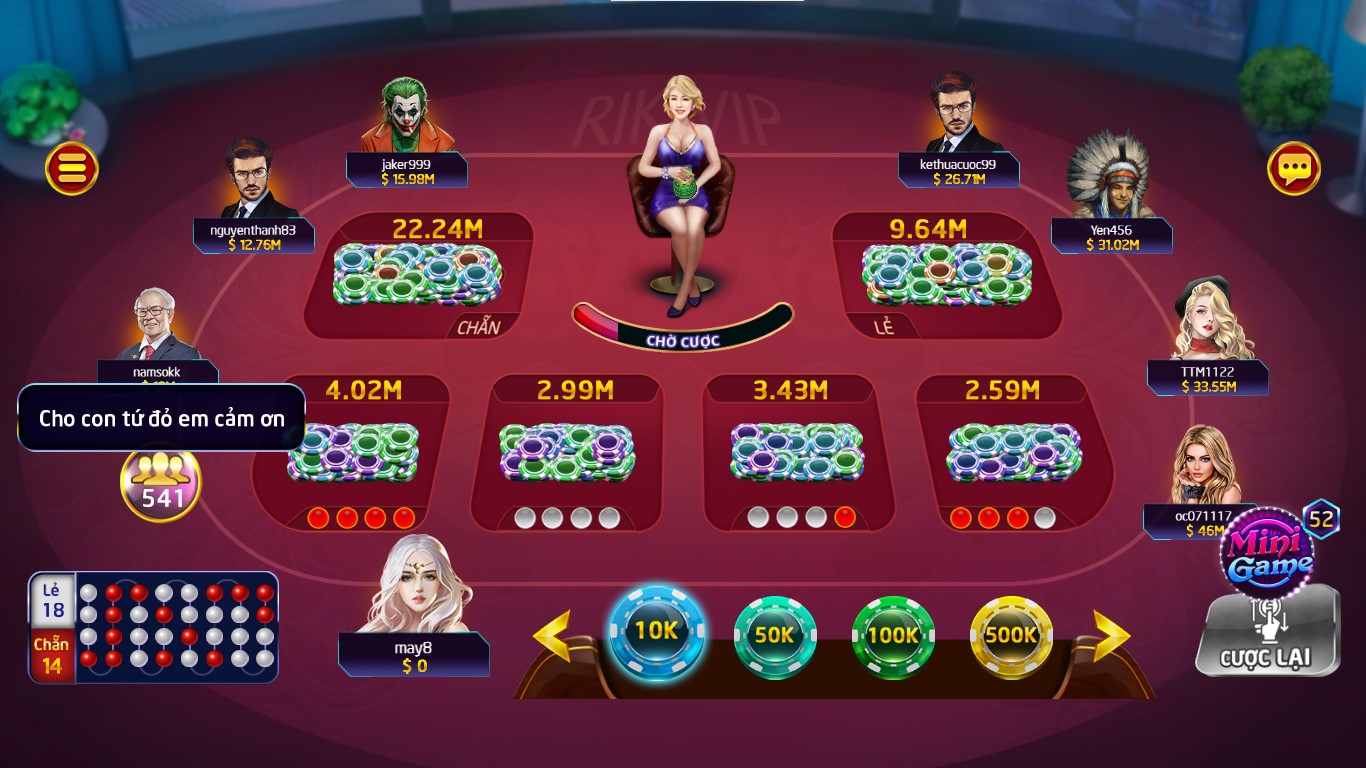
Task: Open the Lẻ/Chẵn history board
Action: tap(153, 627)
